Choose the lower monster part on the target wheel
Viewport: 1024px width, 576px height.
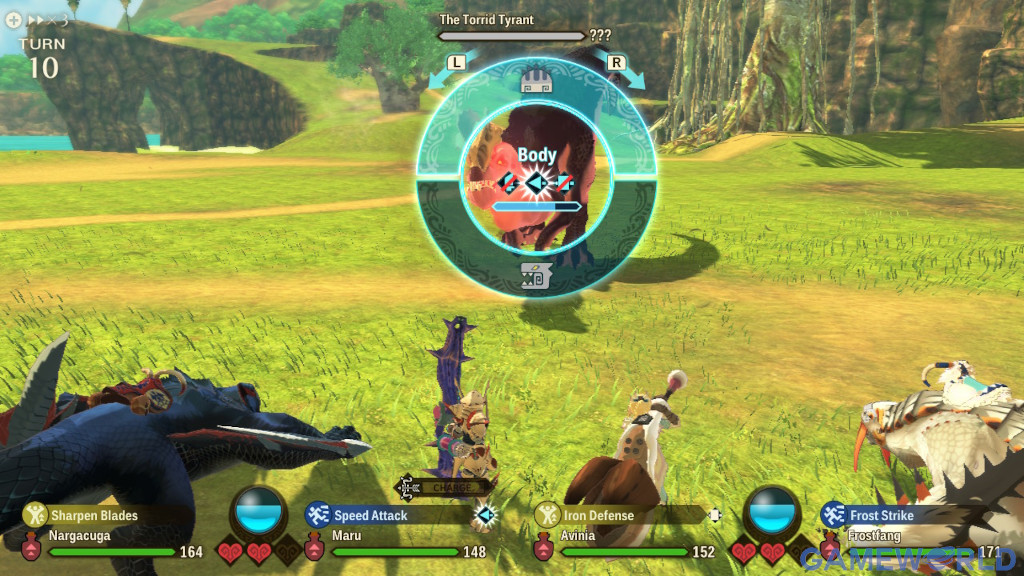click(x=537, y=276)
